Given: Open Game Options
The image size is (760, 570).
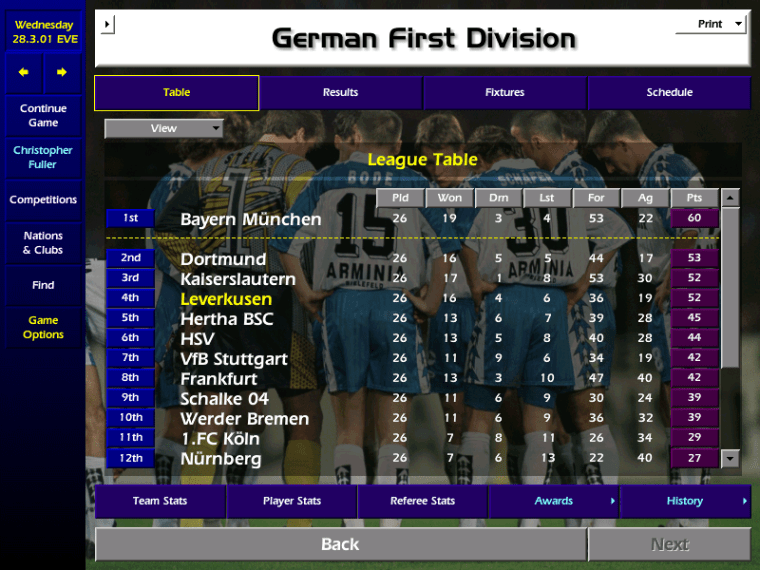Looking at the screenshot, I should coord(43,328).
